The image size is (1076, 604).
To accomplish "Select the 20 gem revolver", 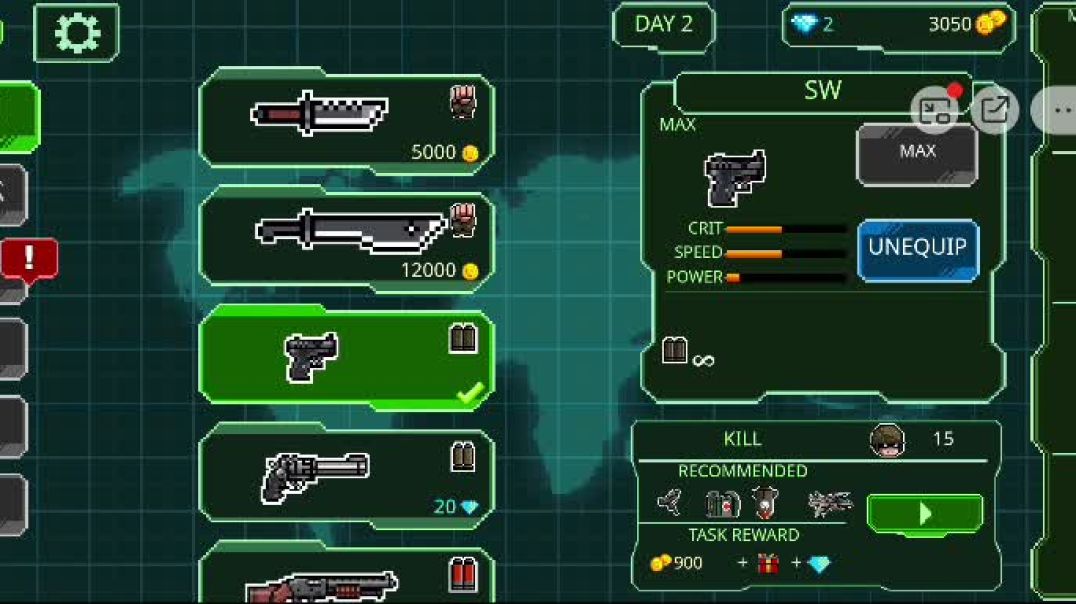I will point(346,475).
